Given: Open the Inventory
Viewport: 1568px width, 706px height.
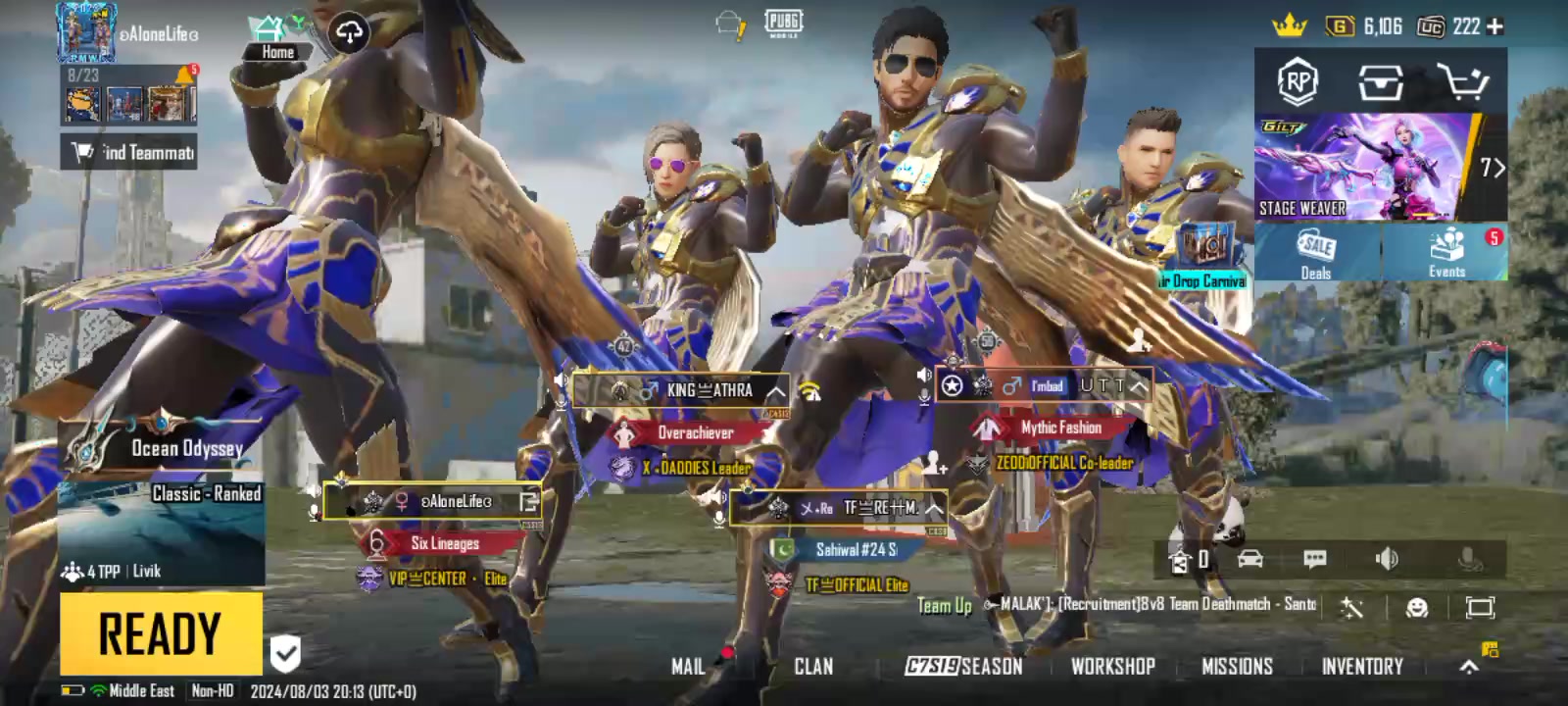Looking at the screenshot, I should click(1362, 667).
